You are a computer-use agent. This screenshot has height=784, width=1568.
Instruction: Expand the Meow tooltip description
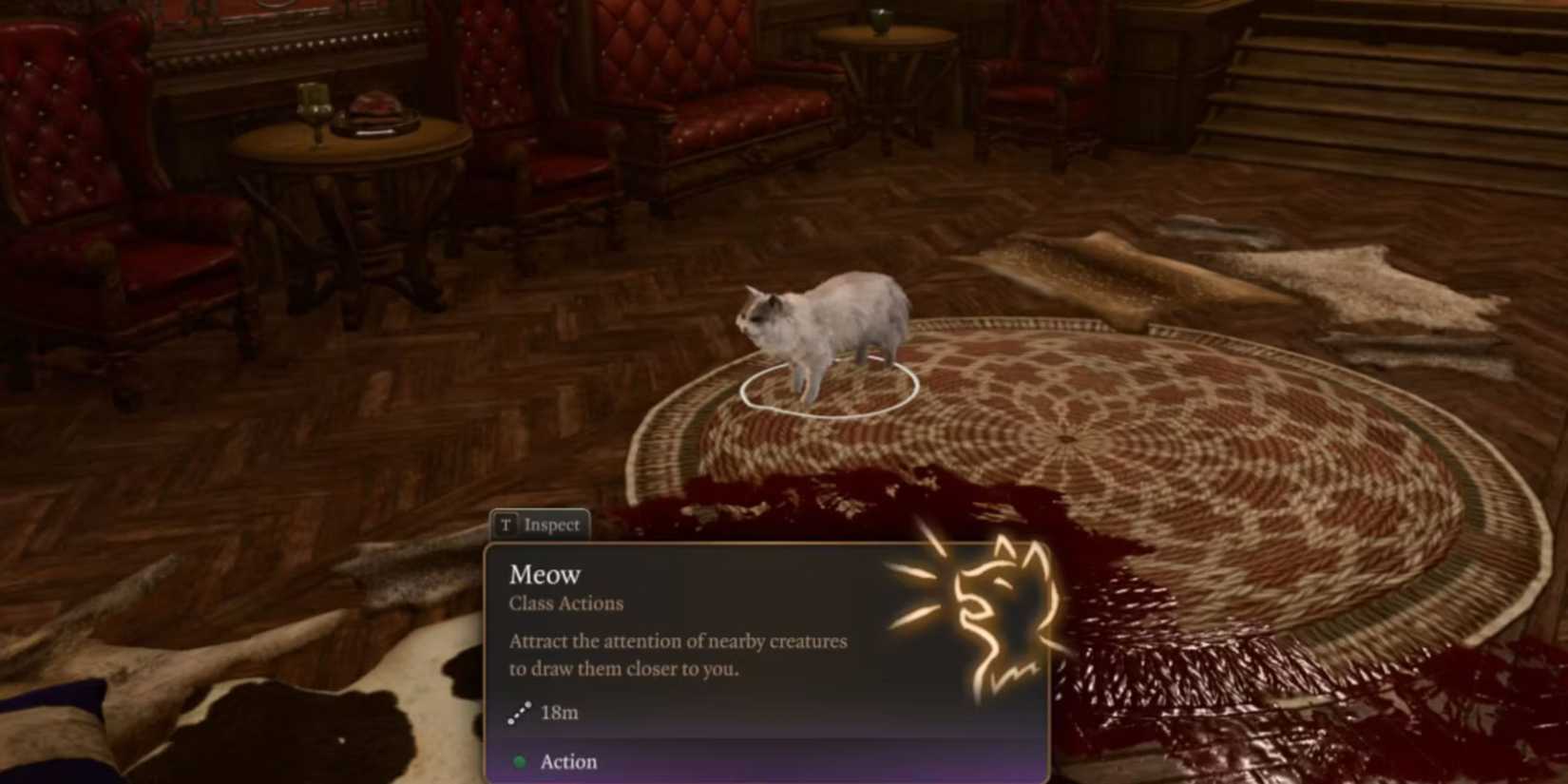point(677,655)
